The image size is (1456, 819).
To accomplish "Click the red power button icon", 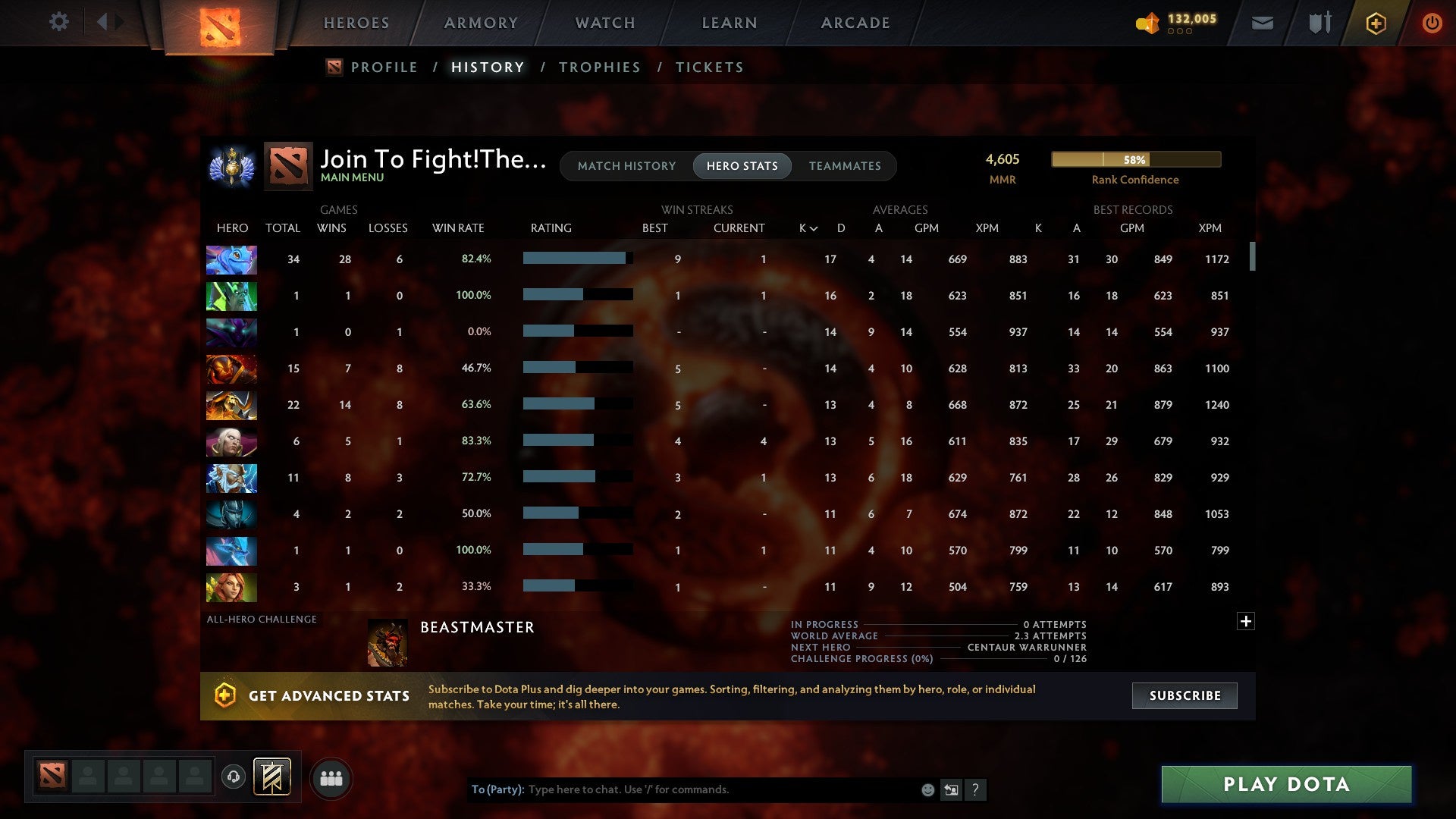I will (1432, 23).
